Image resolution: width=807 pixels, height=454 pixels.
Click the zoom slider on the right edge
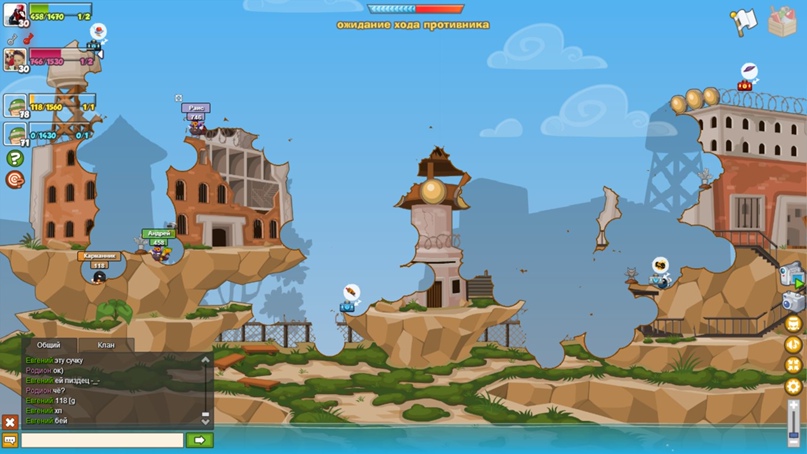coord(794,420)
